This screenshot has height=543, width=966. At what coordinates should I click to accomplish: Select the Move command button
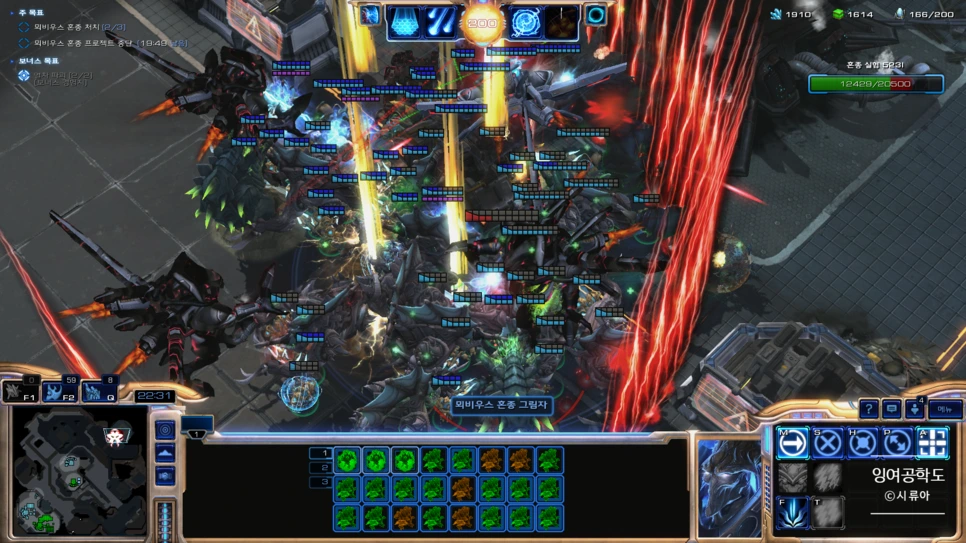[x=793, y=443]
